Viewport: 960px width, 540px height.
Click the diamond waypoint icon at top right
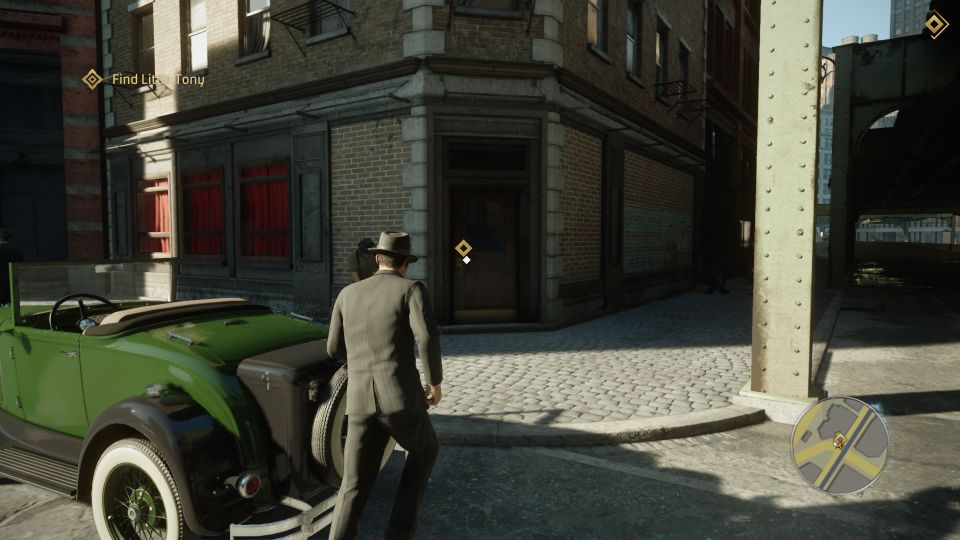pyautogui.click(x=935, y=24)
